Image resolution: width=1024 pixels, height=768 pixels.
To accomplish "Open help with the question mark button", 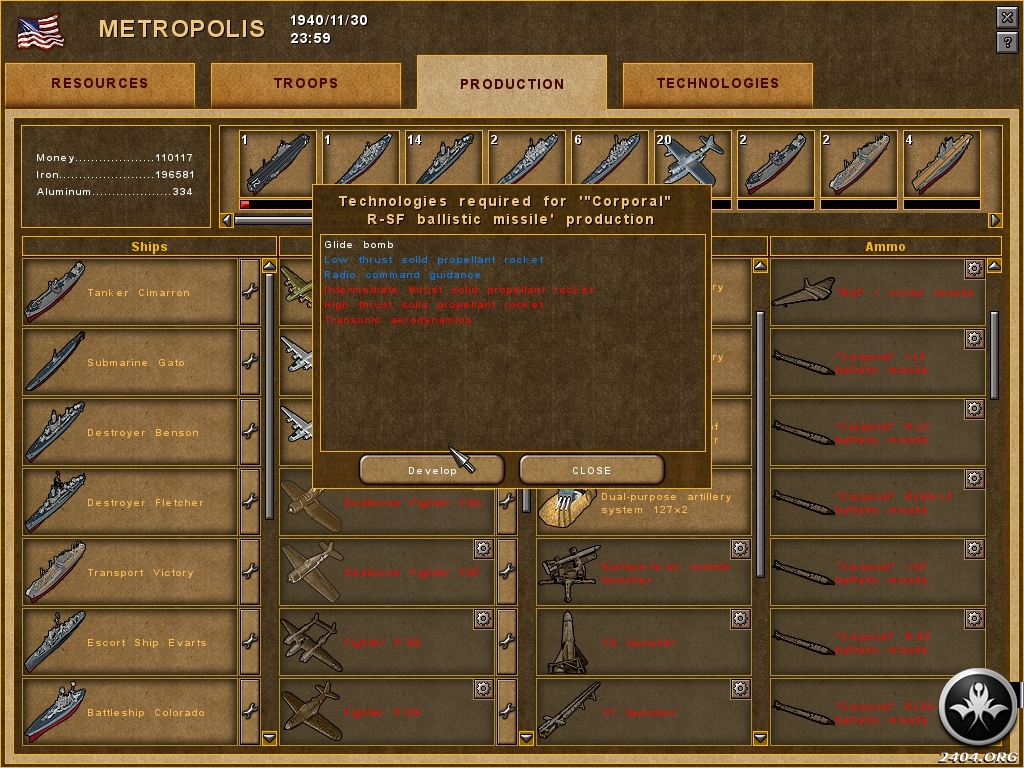I will pyautogui.click(x=1007, y=42).
